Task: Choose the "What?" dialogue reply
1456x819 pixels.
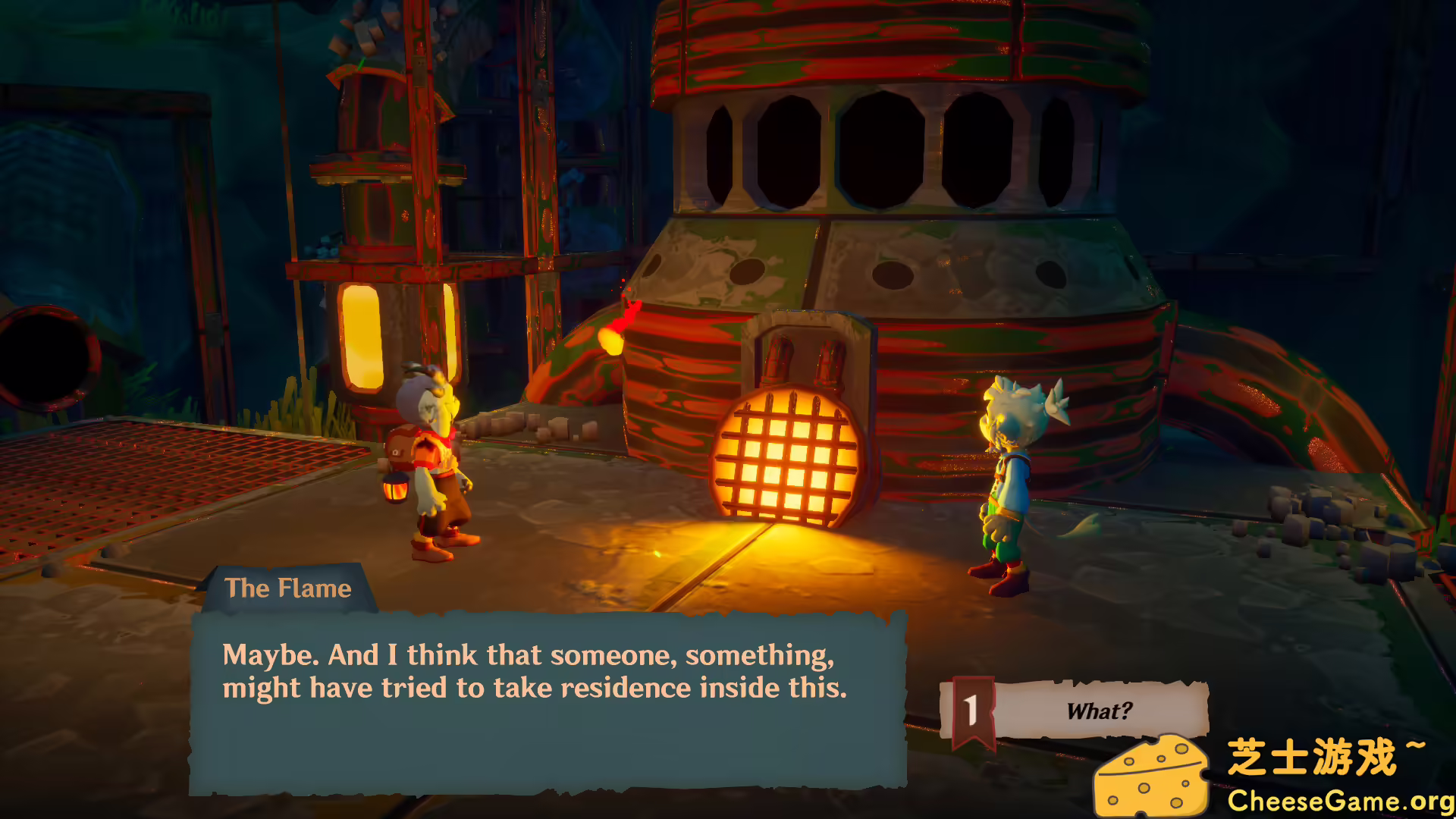Action: [x=1098, y=711]
